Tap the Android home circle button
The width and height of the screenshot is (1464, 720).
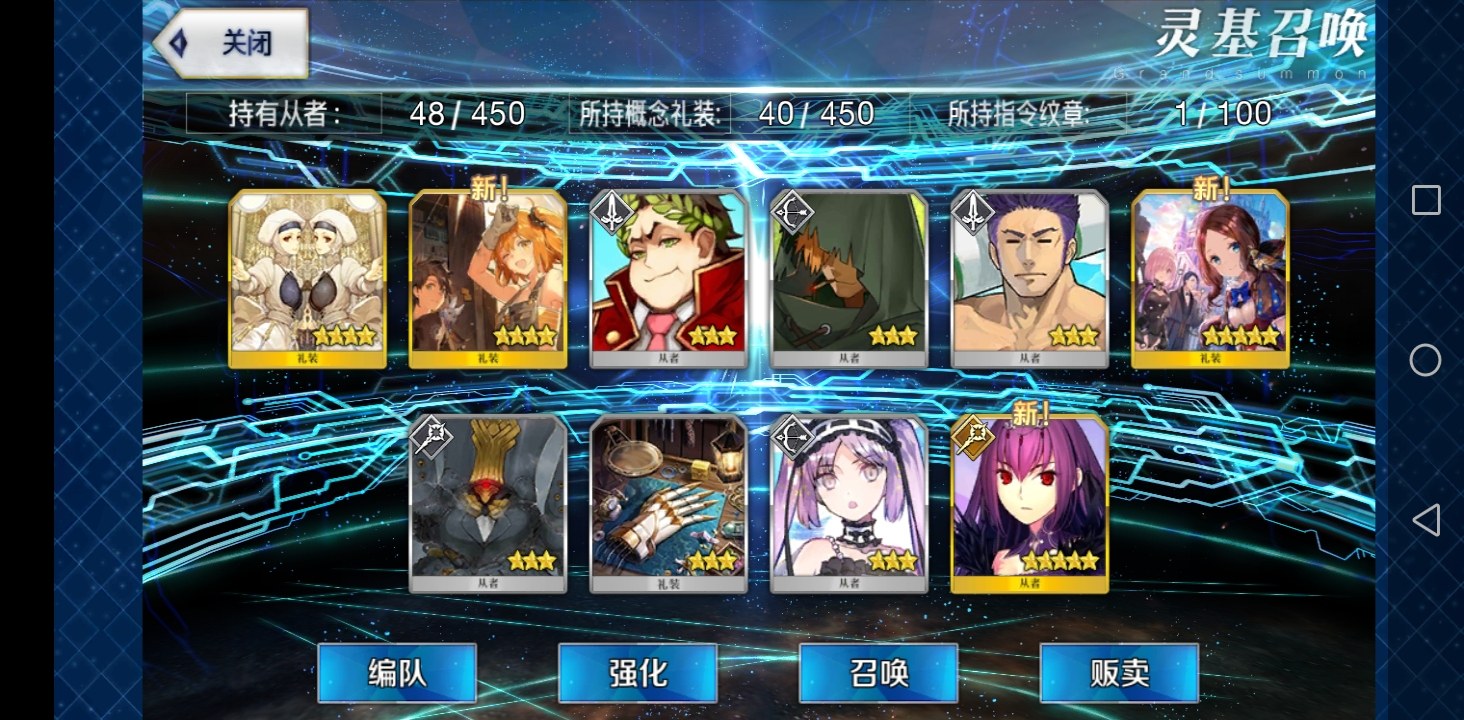coord(1425,360)
